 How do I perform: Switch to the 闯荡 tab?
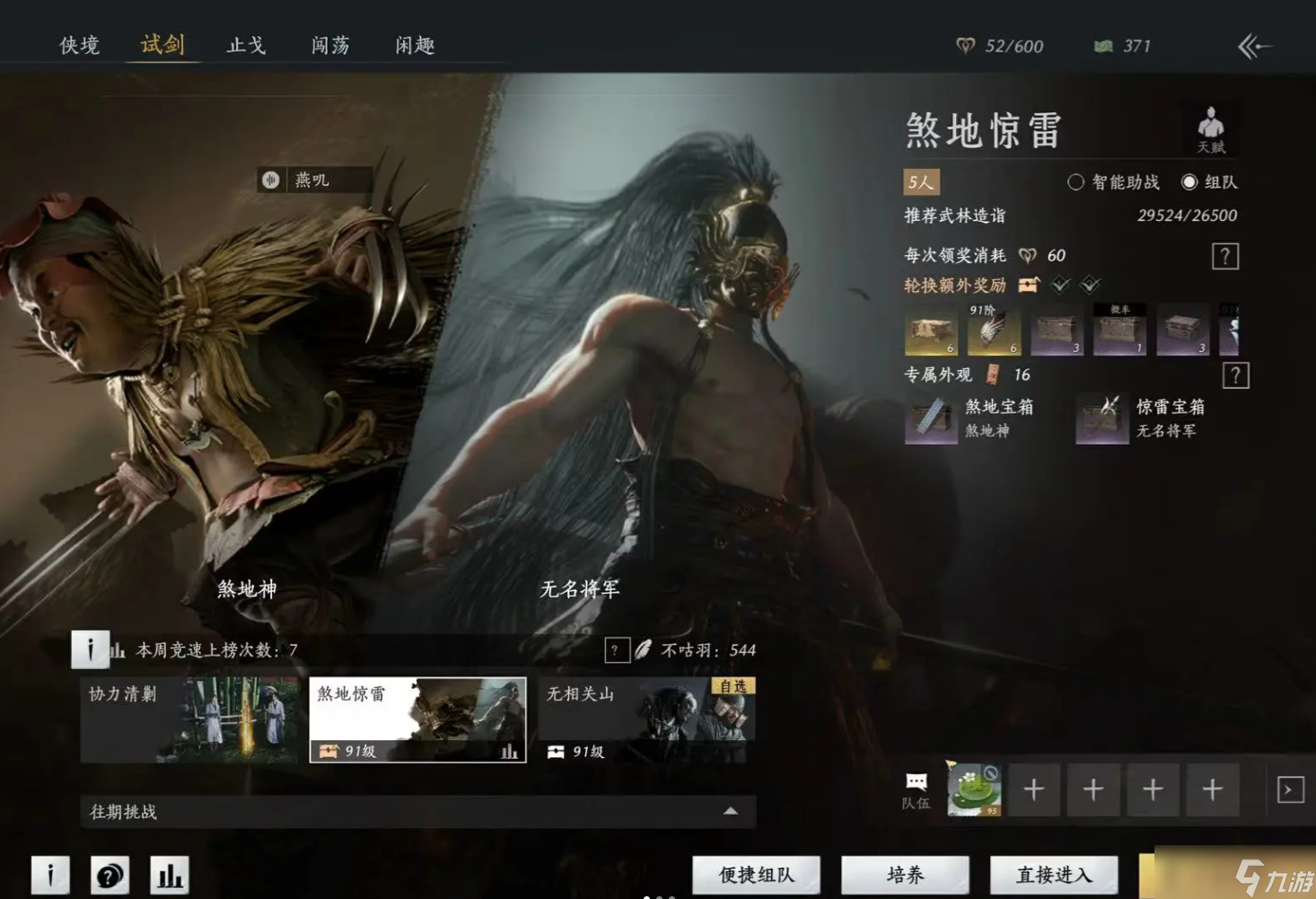click(x=329, y=45)
